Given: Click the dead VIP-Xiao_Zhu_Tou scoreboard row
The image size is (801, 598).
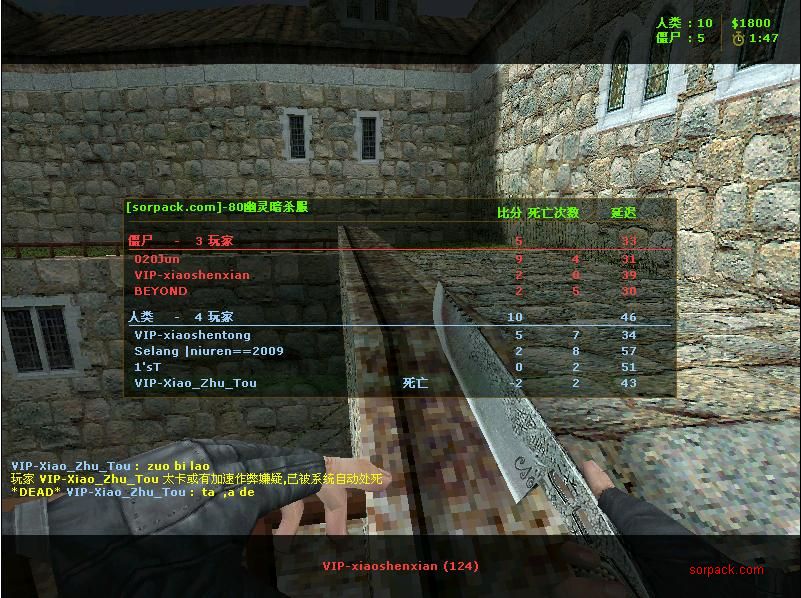Looking at the screenshot, I should point(196,383).
